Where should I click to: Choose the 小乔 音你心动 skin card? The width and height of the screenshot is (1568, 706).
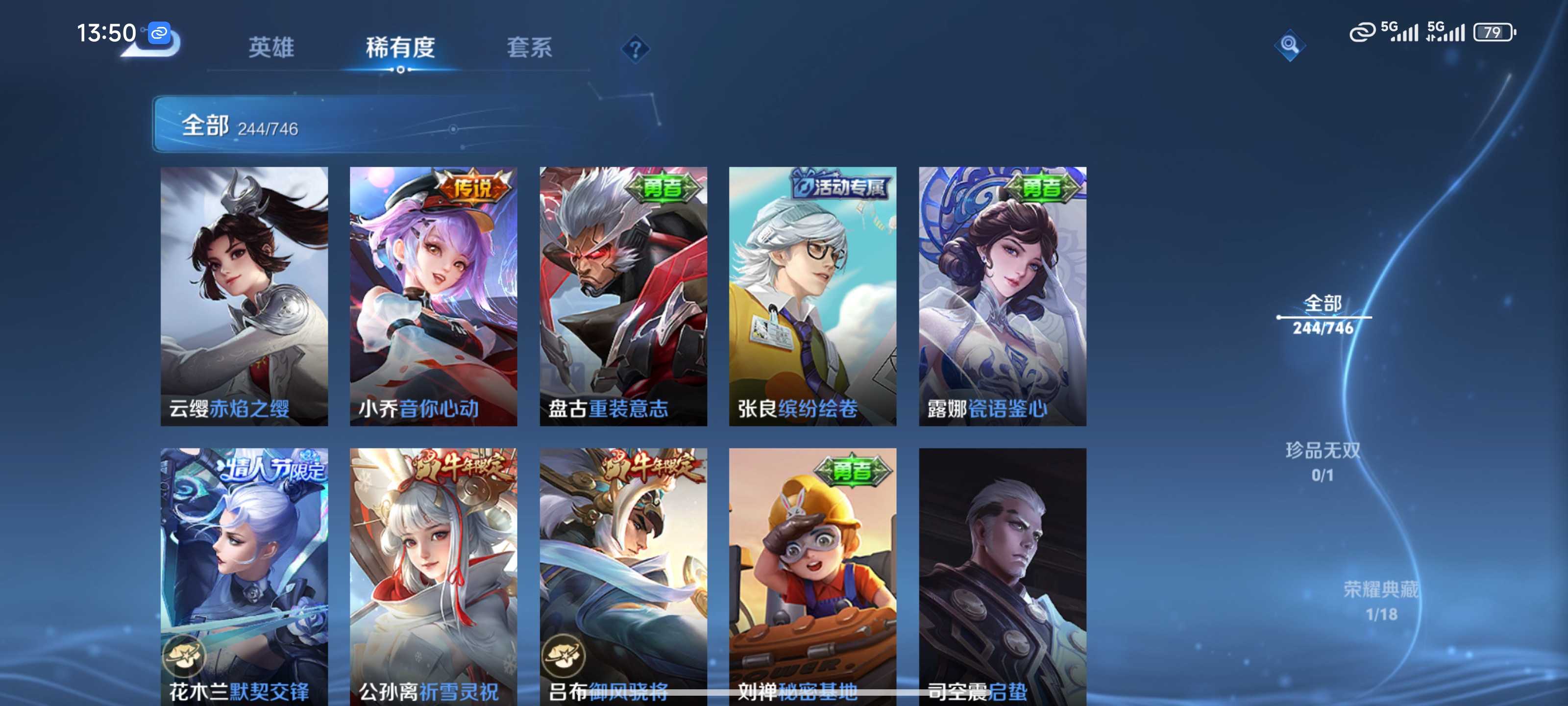(x=433, y=296)
